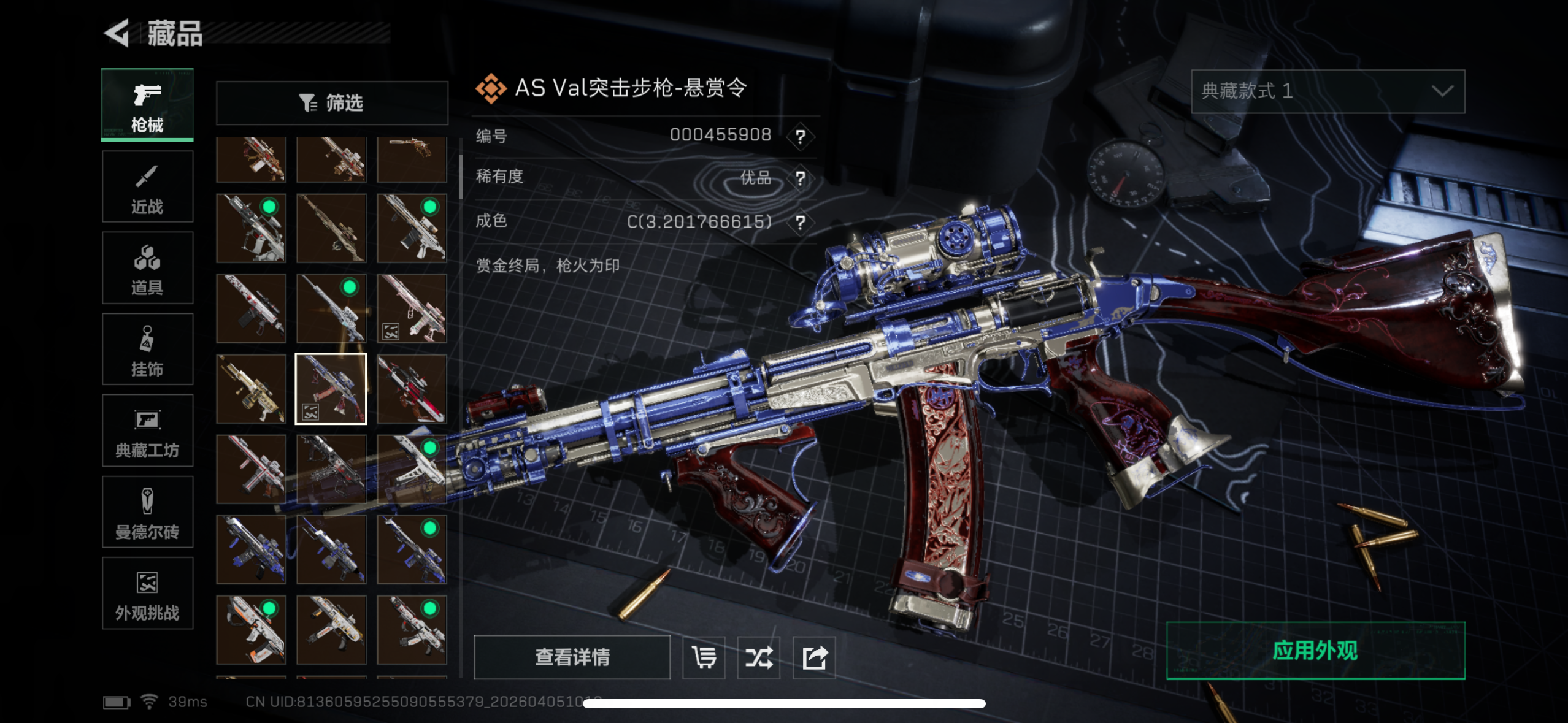This screenshot has height=723, width=1568.
Task: Select the highlighted AS Val skin thumbnail
Action: pos(331,389)
